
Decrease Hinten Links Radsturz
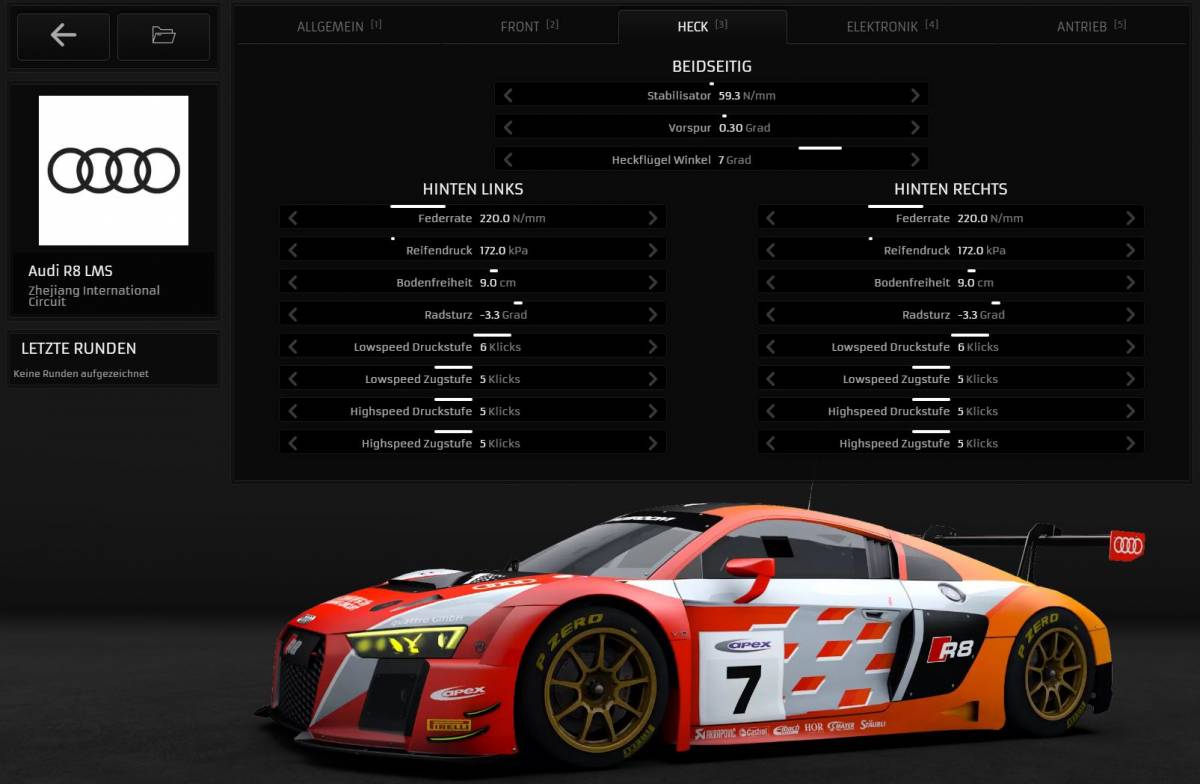pyautogui.click(x=293, y=315)
